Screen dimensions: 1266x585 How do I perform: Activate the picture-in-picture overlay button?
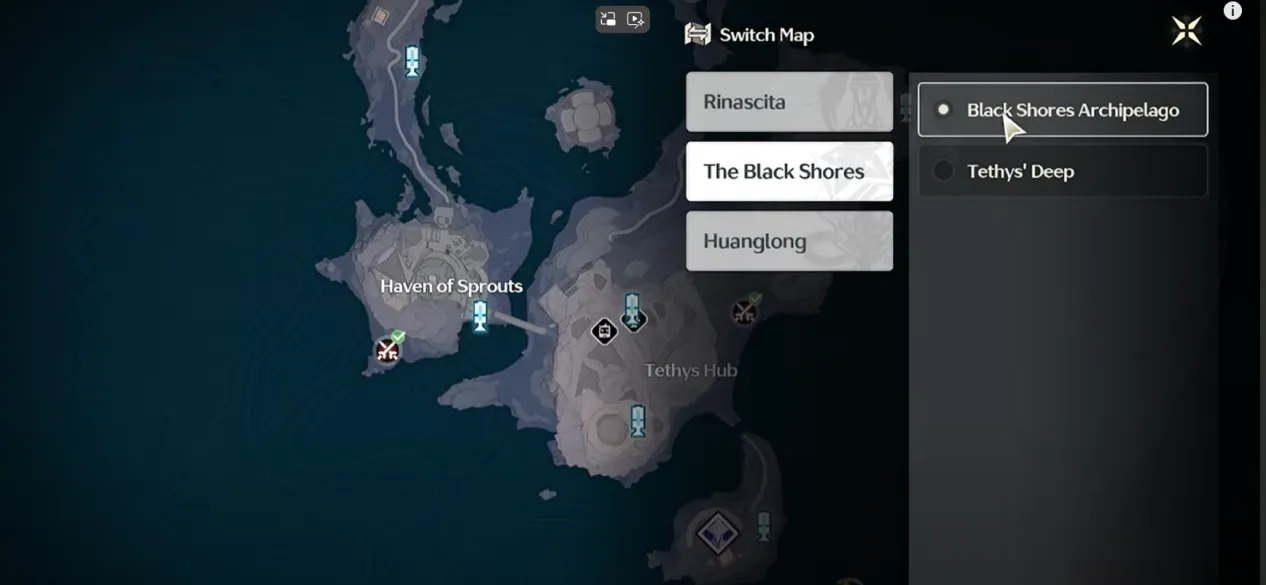(609, 19)
